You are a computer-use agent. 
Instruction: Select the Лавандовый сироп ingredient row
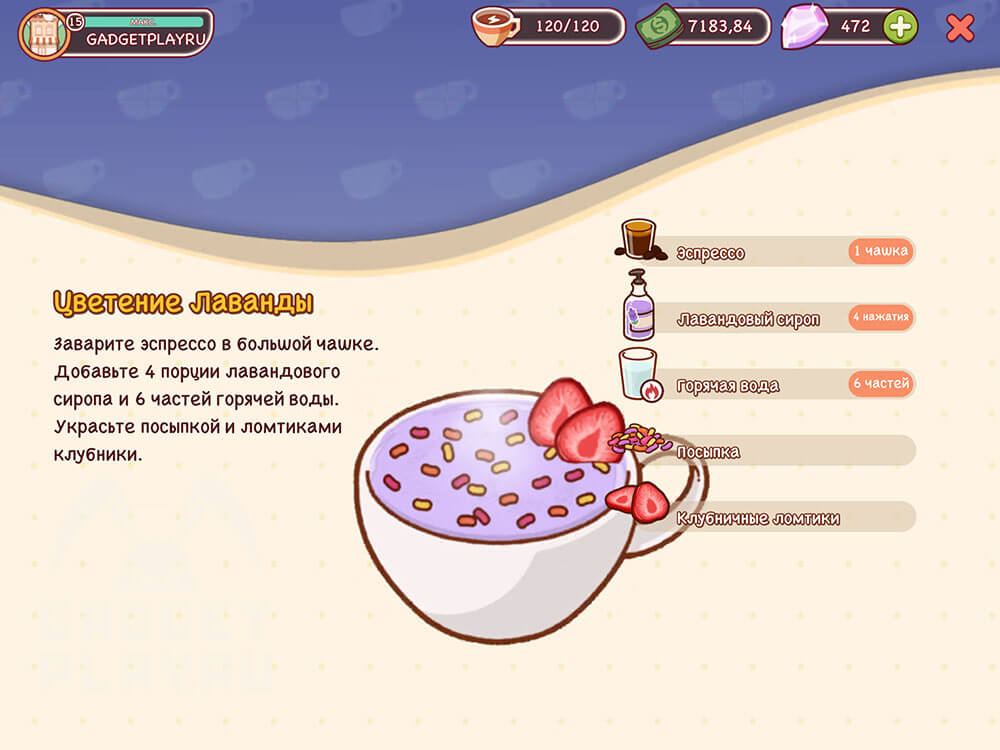coord(765,319)
